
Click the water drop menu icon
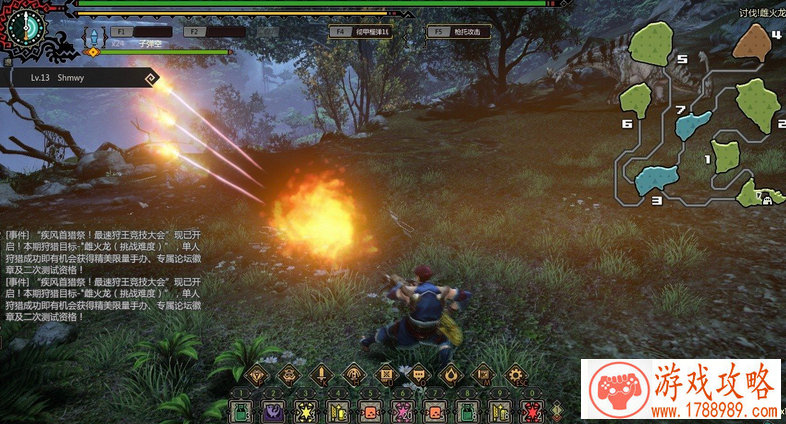[452, 376]
